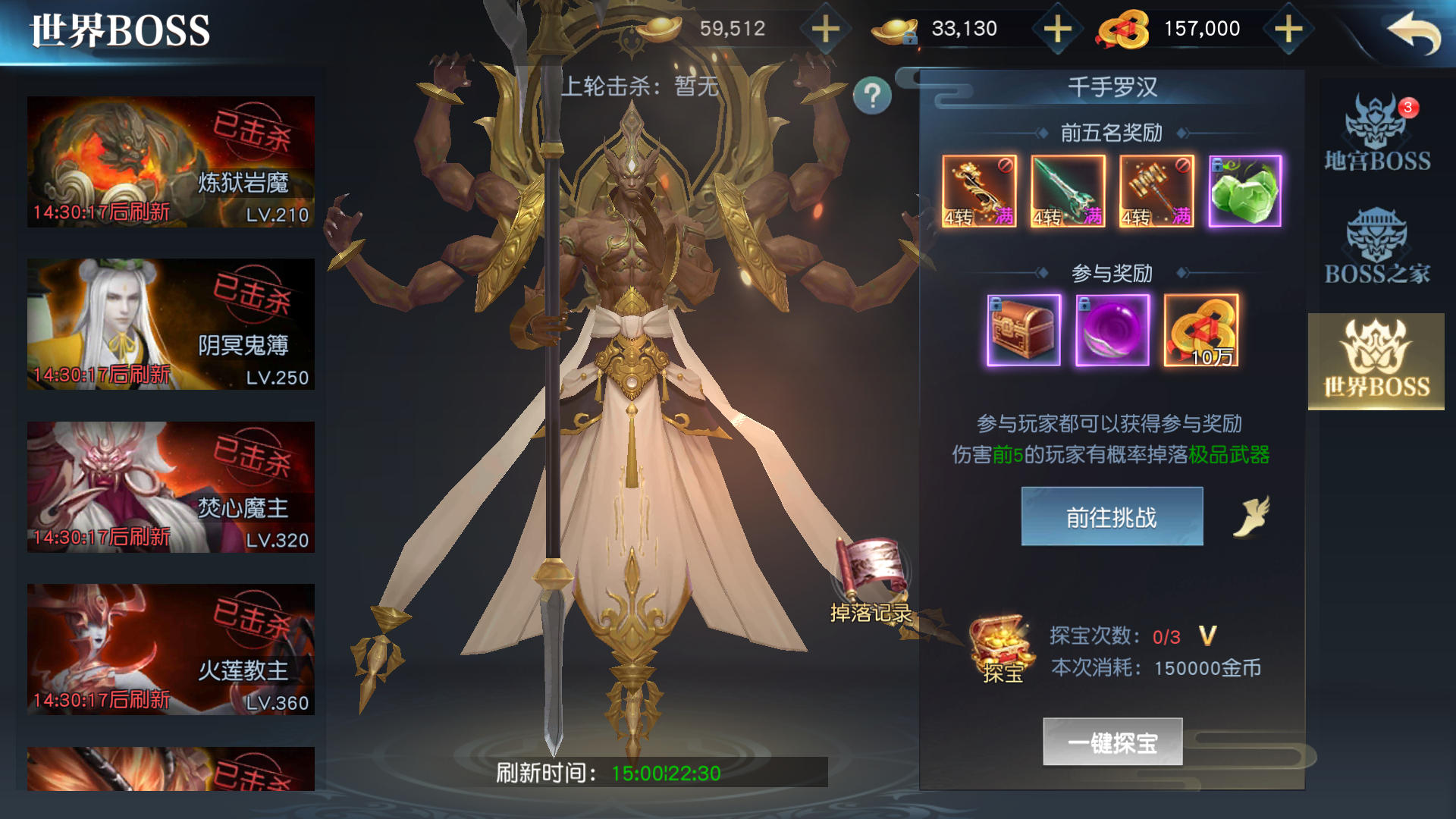This screenshot has height=819, width=1456.
Task: Inspect the 10万 gold coin reward
Action: [x=1201, y=331]
